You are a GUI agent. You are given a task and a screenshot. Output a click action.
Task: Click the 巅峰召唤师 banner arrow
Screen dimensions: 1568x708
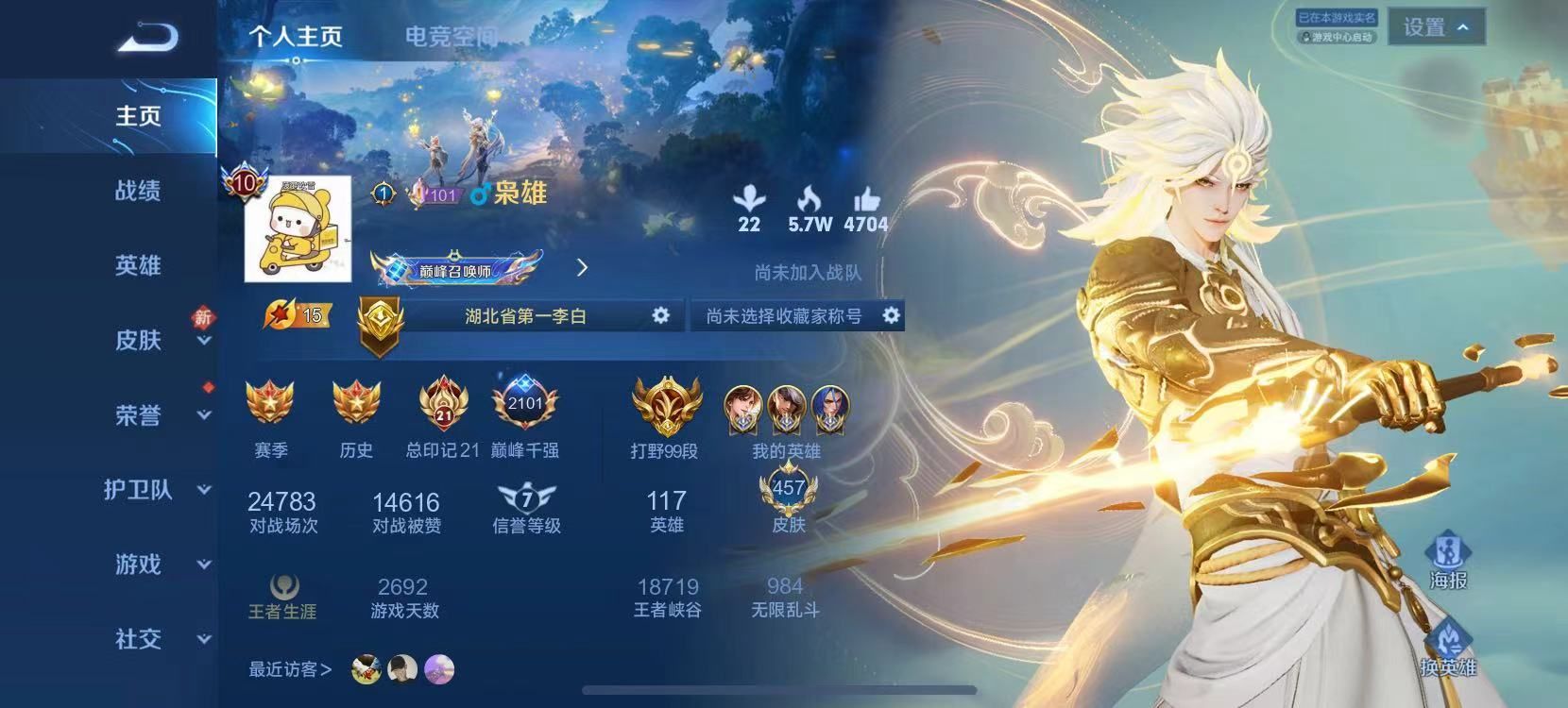(585, 268)
